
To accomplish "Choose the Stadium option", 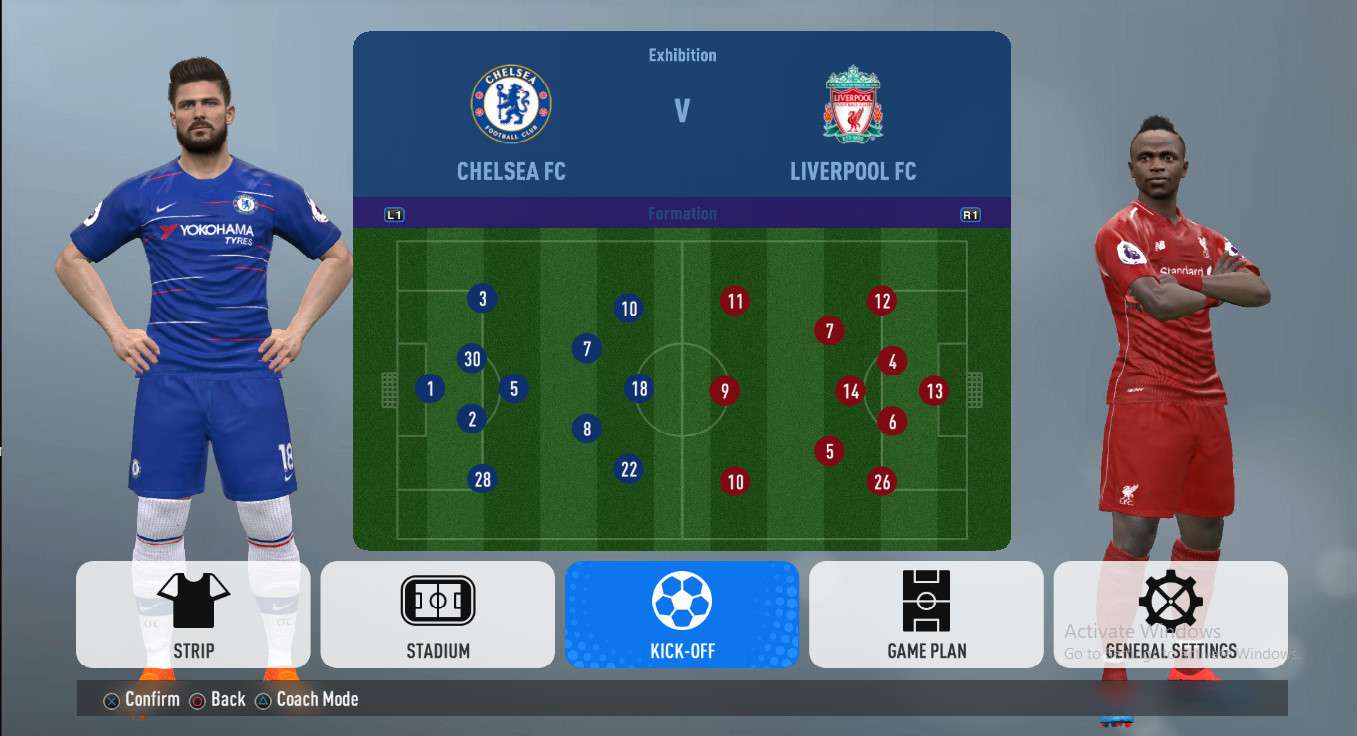I will 437,614.
